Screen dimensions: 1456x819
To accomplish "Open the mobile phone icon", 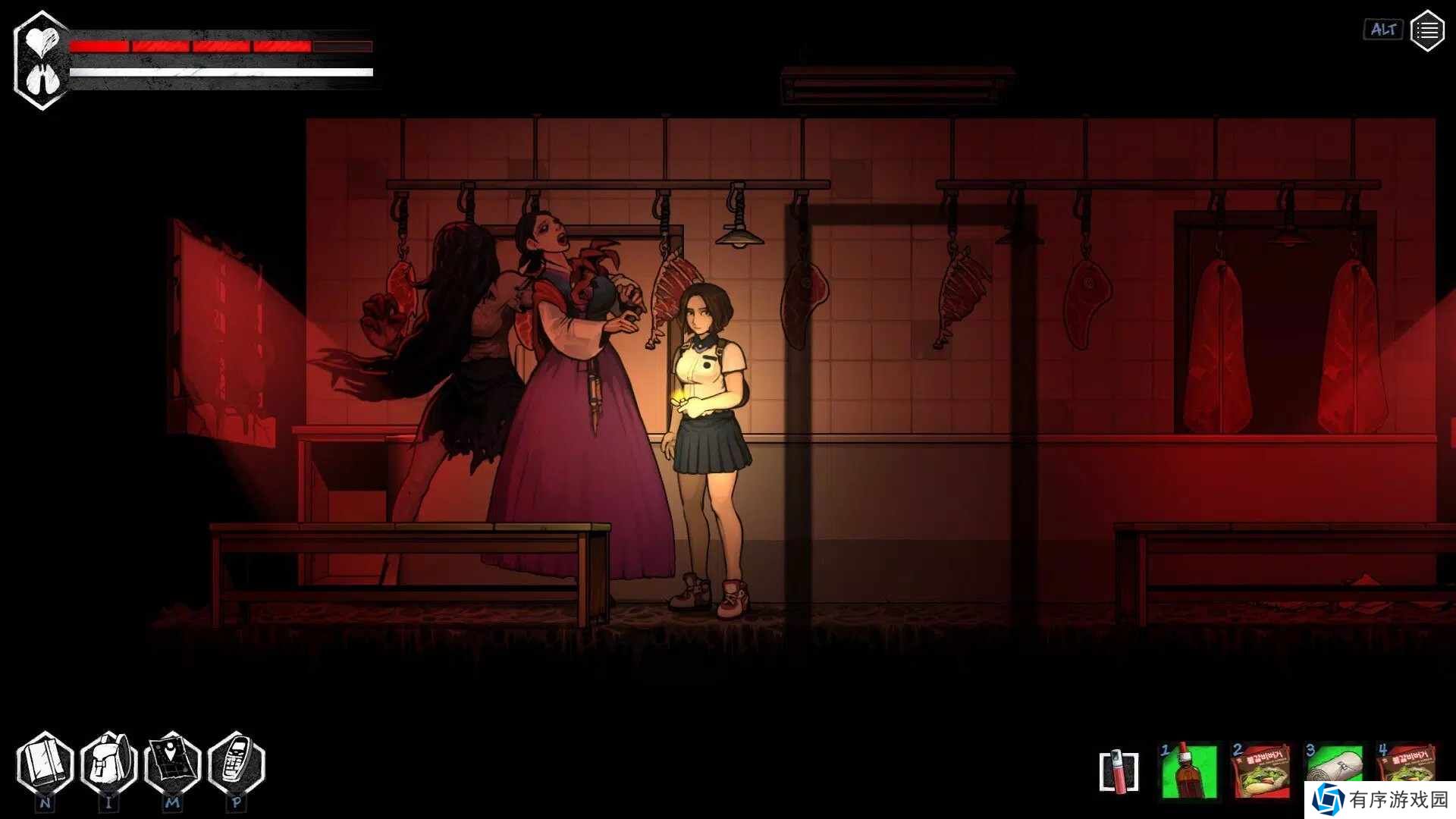I will (x=237, y=764).
